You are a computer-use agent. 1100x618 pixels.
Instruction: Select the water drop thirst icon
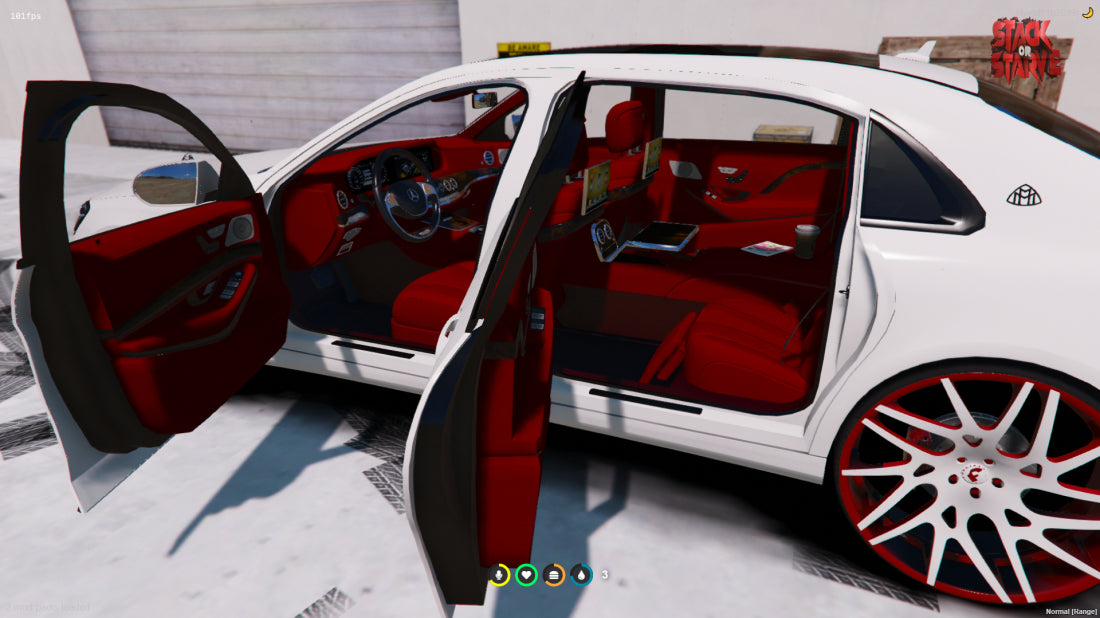(582, 575)
